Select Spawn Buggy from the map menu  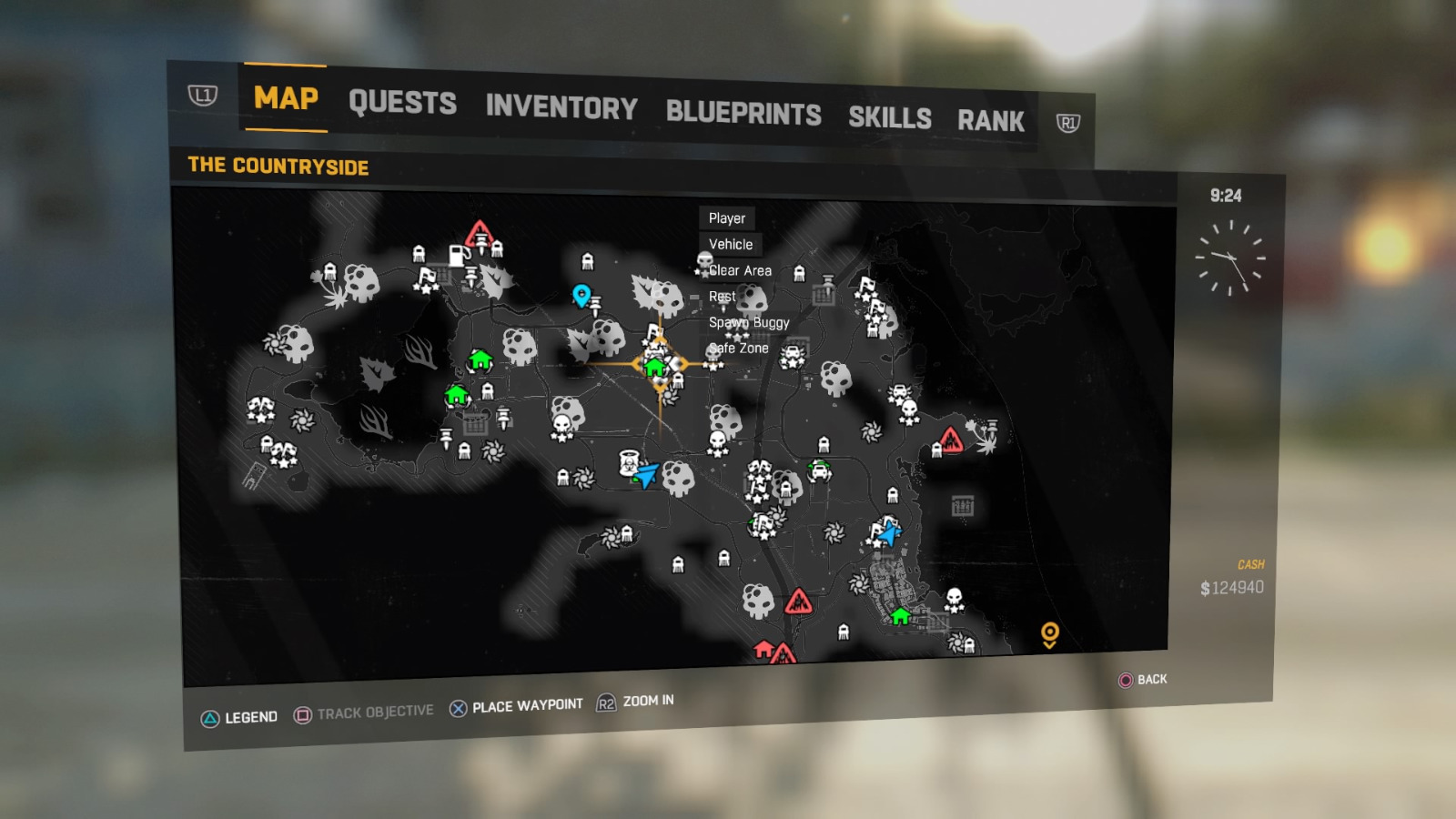[749, 322]
